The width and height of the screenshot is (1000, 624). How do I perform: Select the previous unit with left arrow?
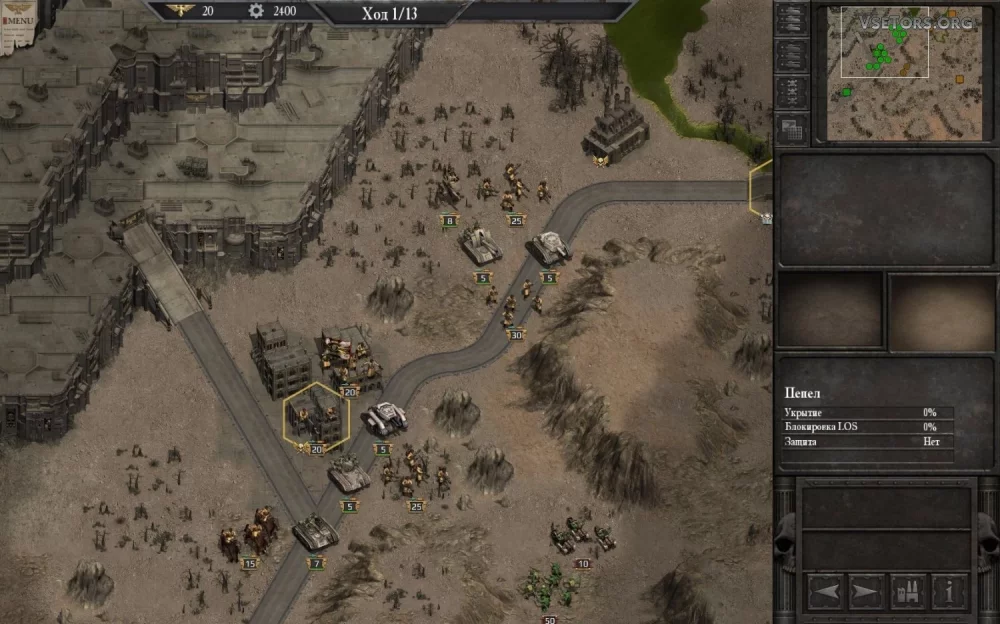click(825, 592)
